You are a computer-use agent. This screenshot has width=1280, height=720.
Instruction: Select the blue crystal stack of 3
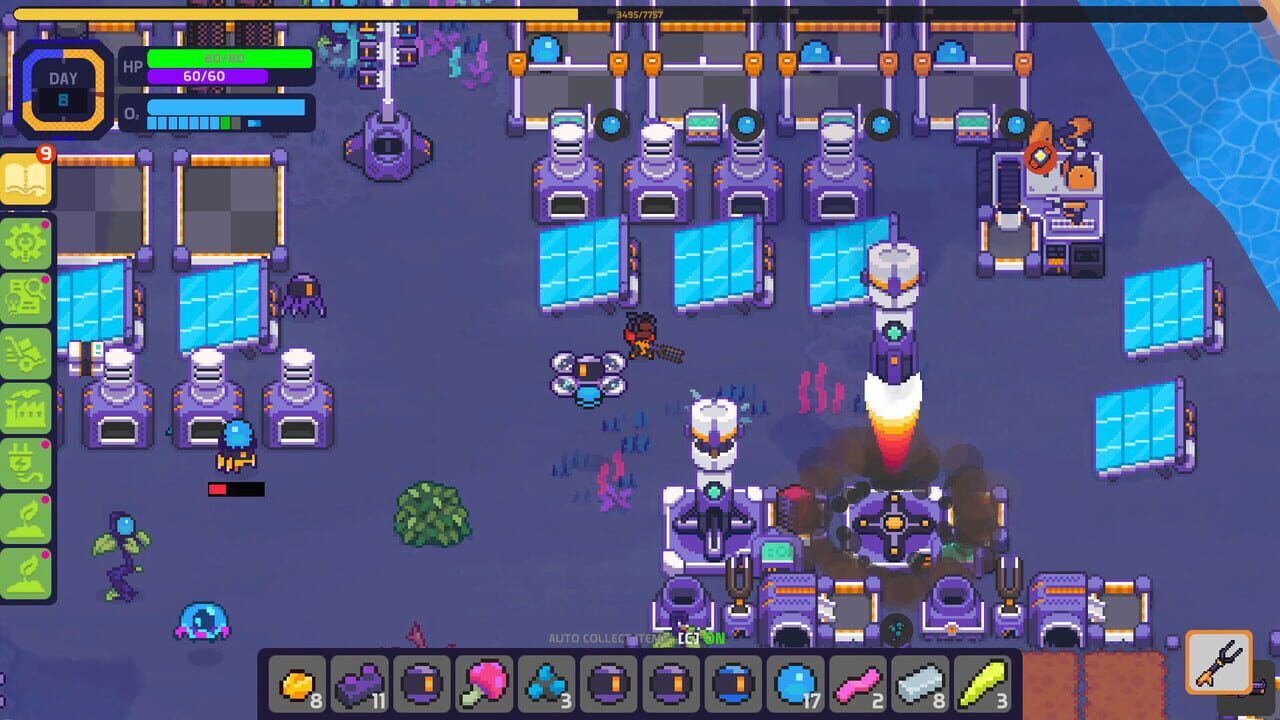(546, 686)
